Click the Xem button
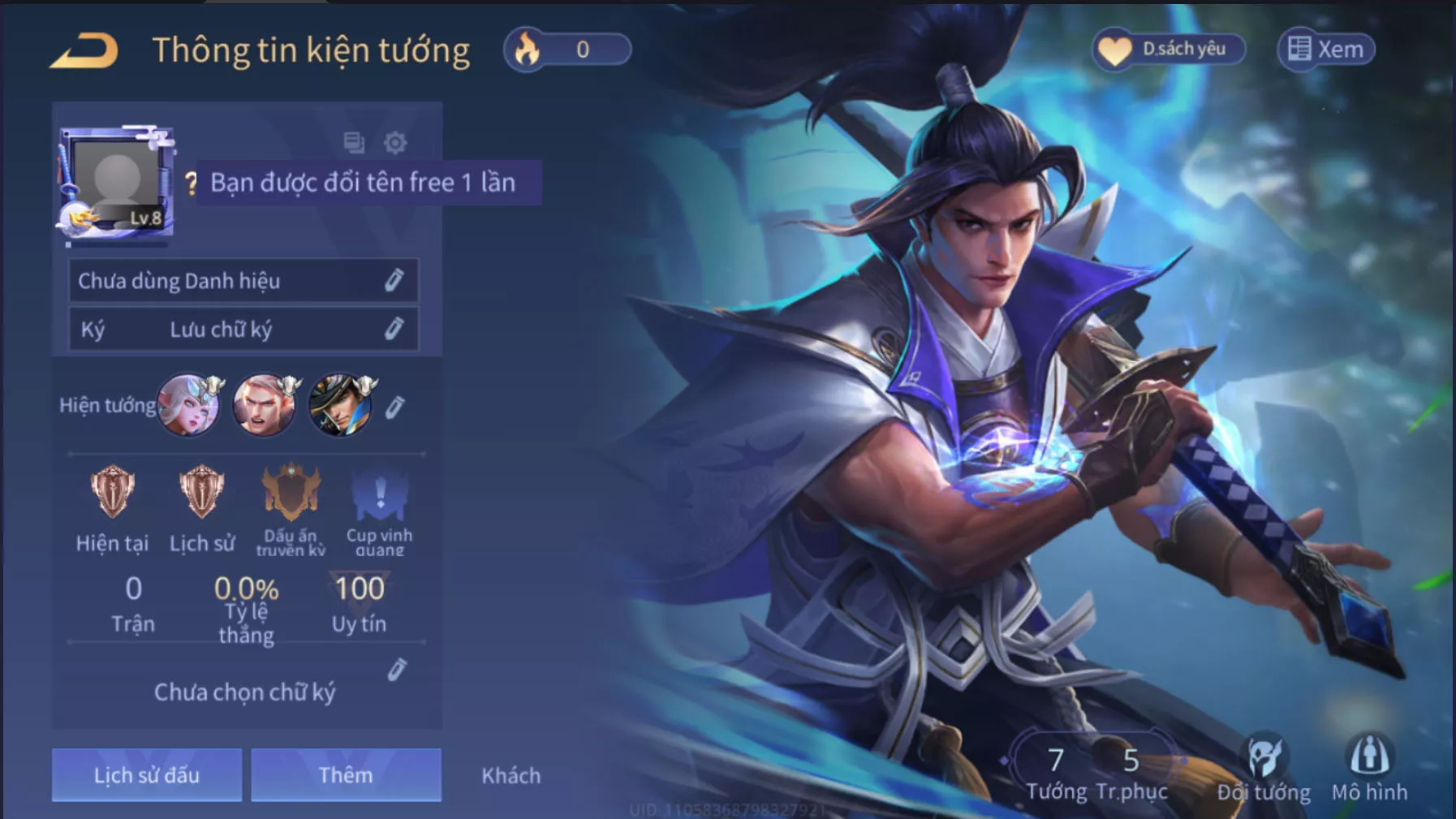This screenshot has height=819, width=1456. (1326, 50)
